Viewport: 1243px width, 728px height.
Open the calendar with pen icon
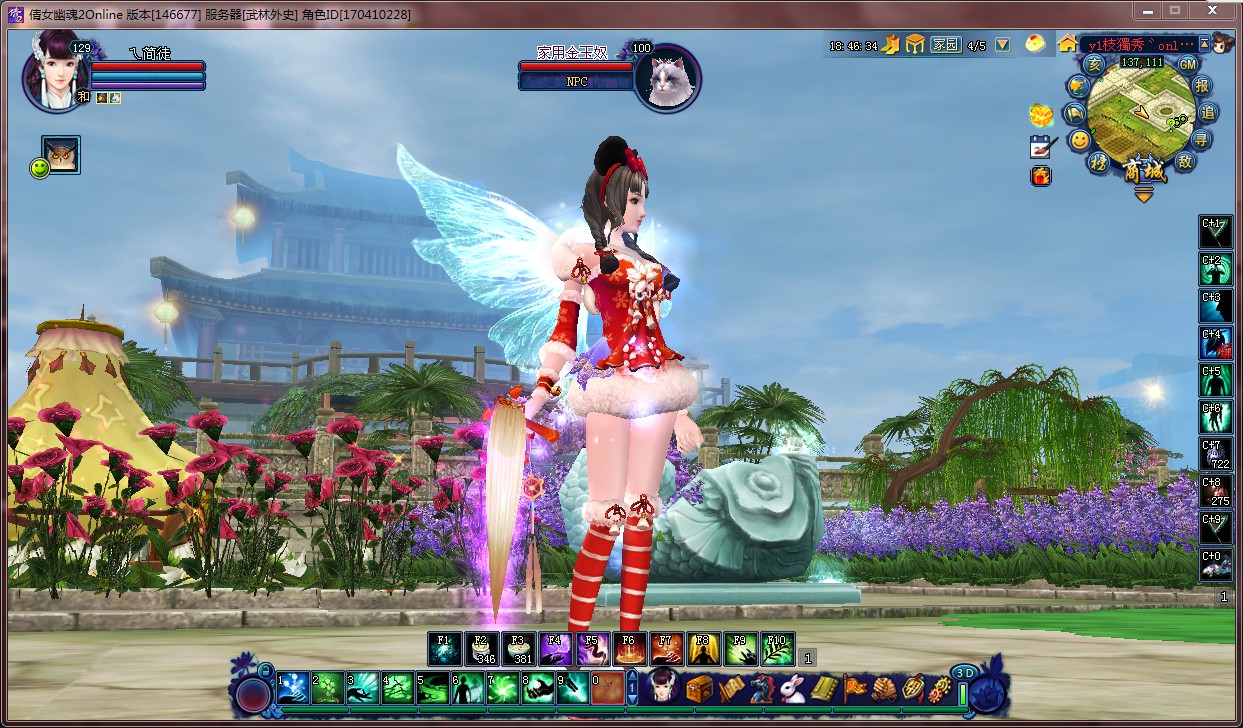point(1042,146)
